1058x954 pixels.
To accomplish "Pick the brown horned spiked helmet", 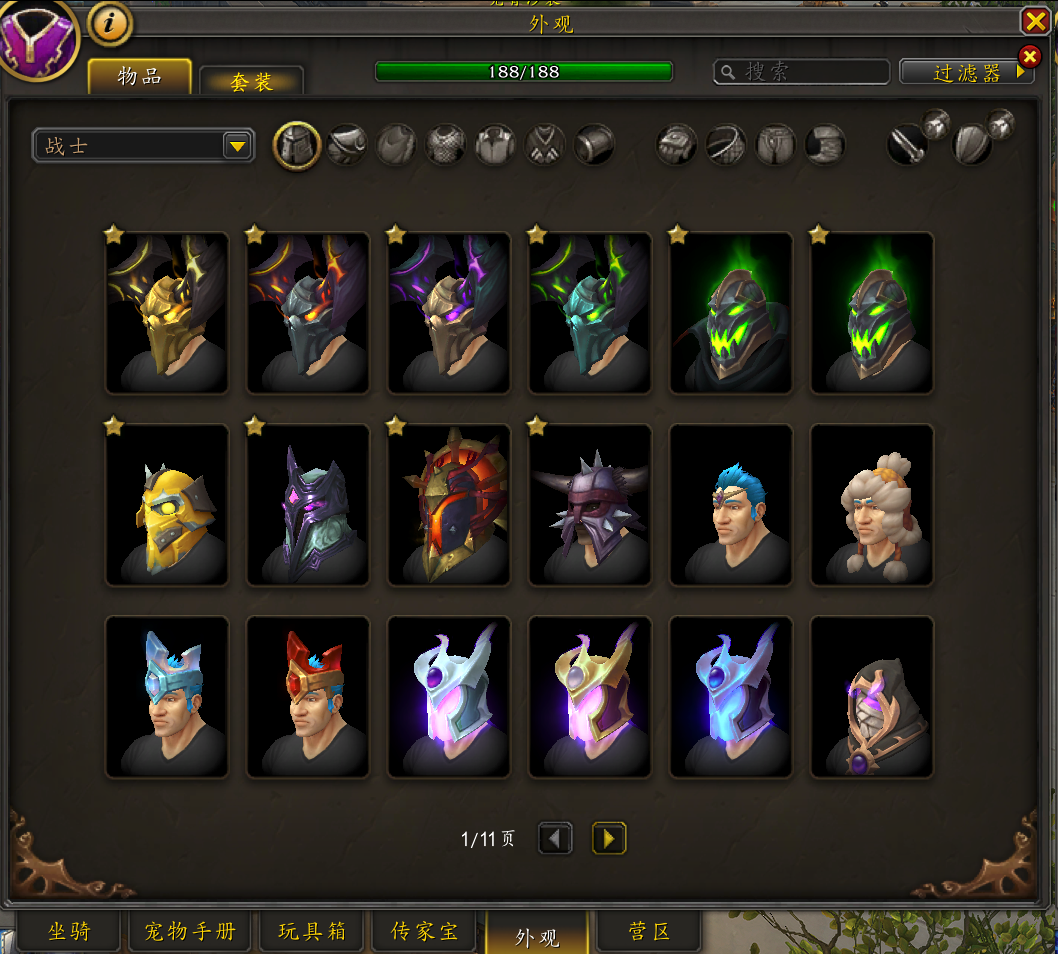I will pos(590,505).
